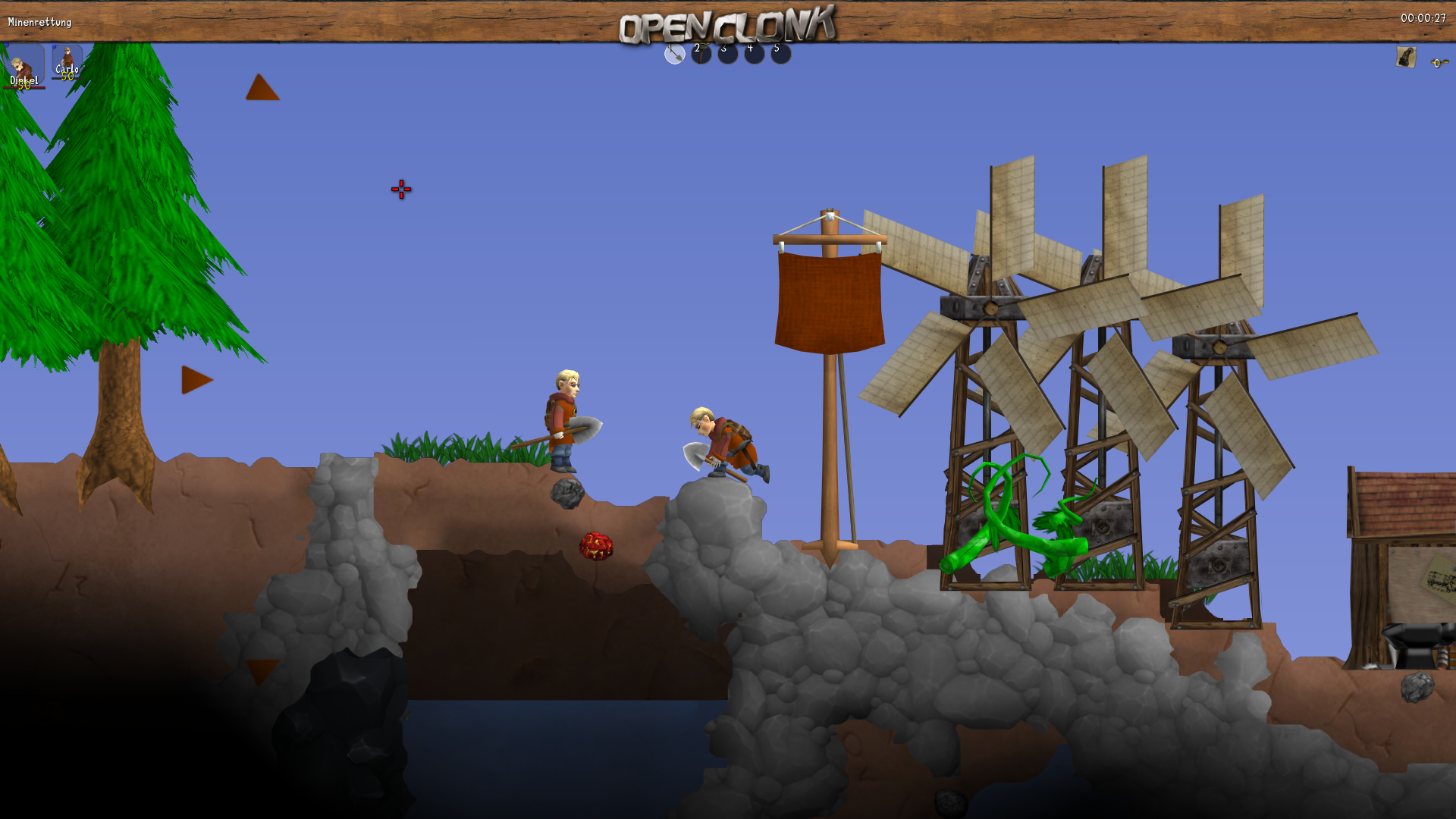Select the hammer in hotbar slot 2
This screenshot has width=1456, height=819.
tap(701, 53)
